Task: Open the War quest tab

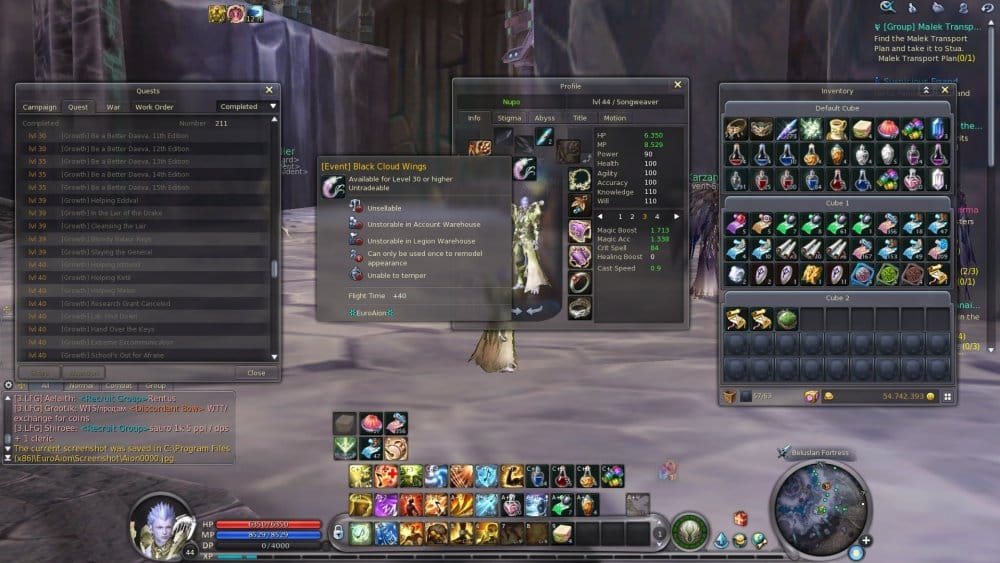Action: 113,107
